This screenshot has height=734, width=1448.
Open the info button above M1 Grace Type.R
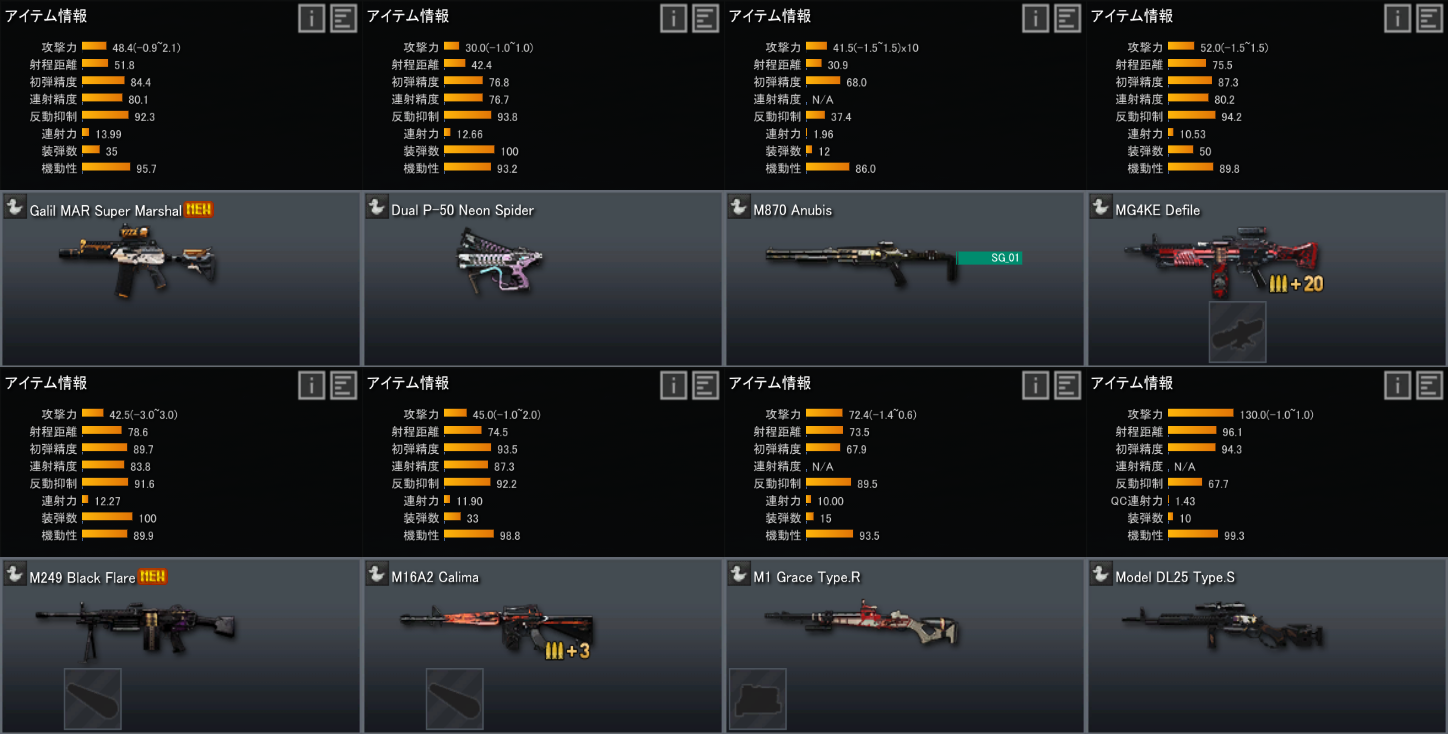pyautogui.click(x=1036, y=385)
